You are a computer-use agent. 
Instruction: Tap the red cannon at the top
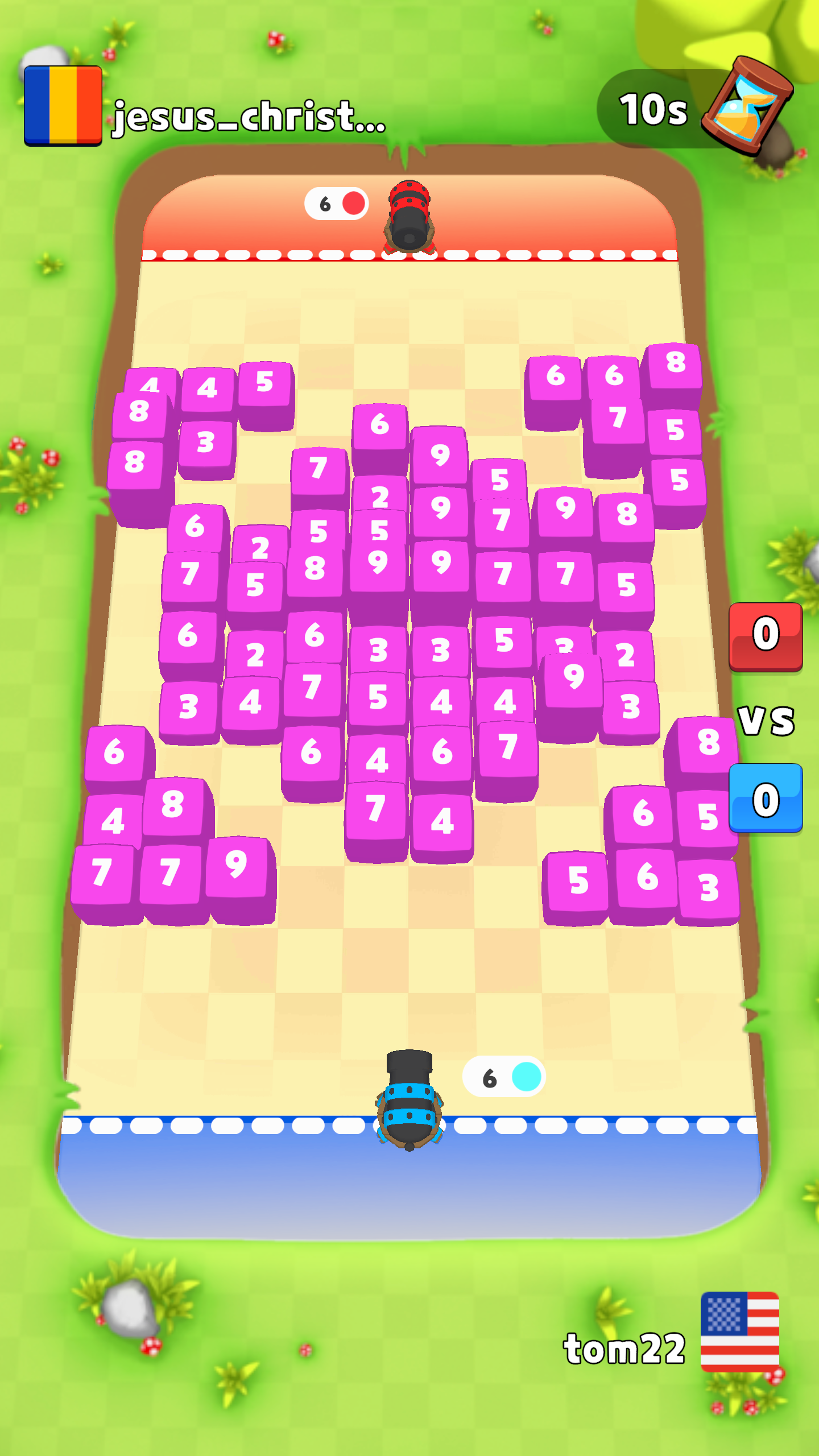(409, 216)
